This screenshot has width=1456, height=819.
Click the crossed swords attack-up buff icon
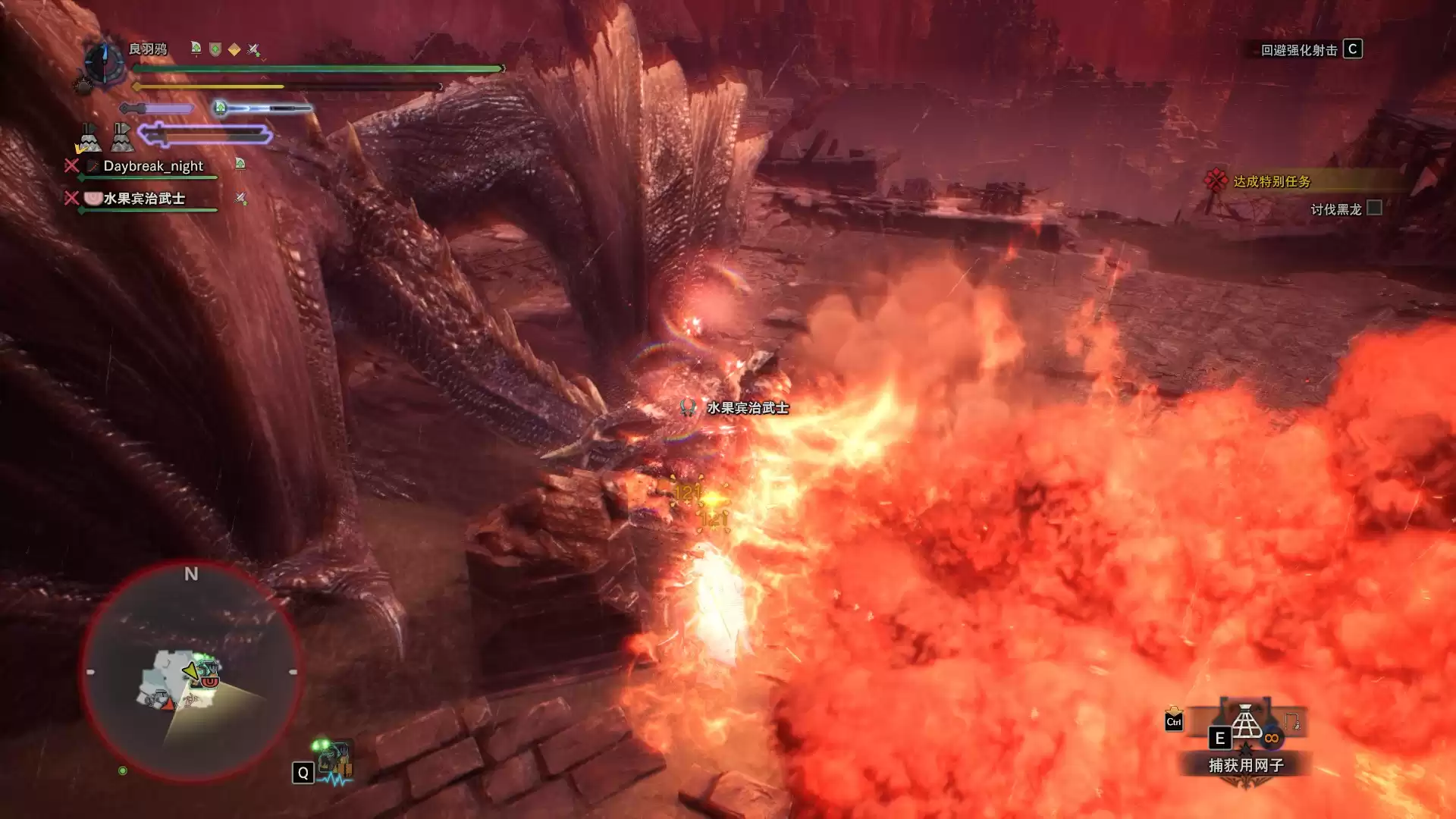click(x=254, y=49)
